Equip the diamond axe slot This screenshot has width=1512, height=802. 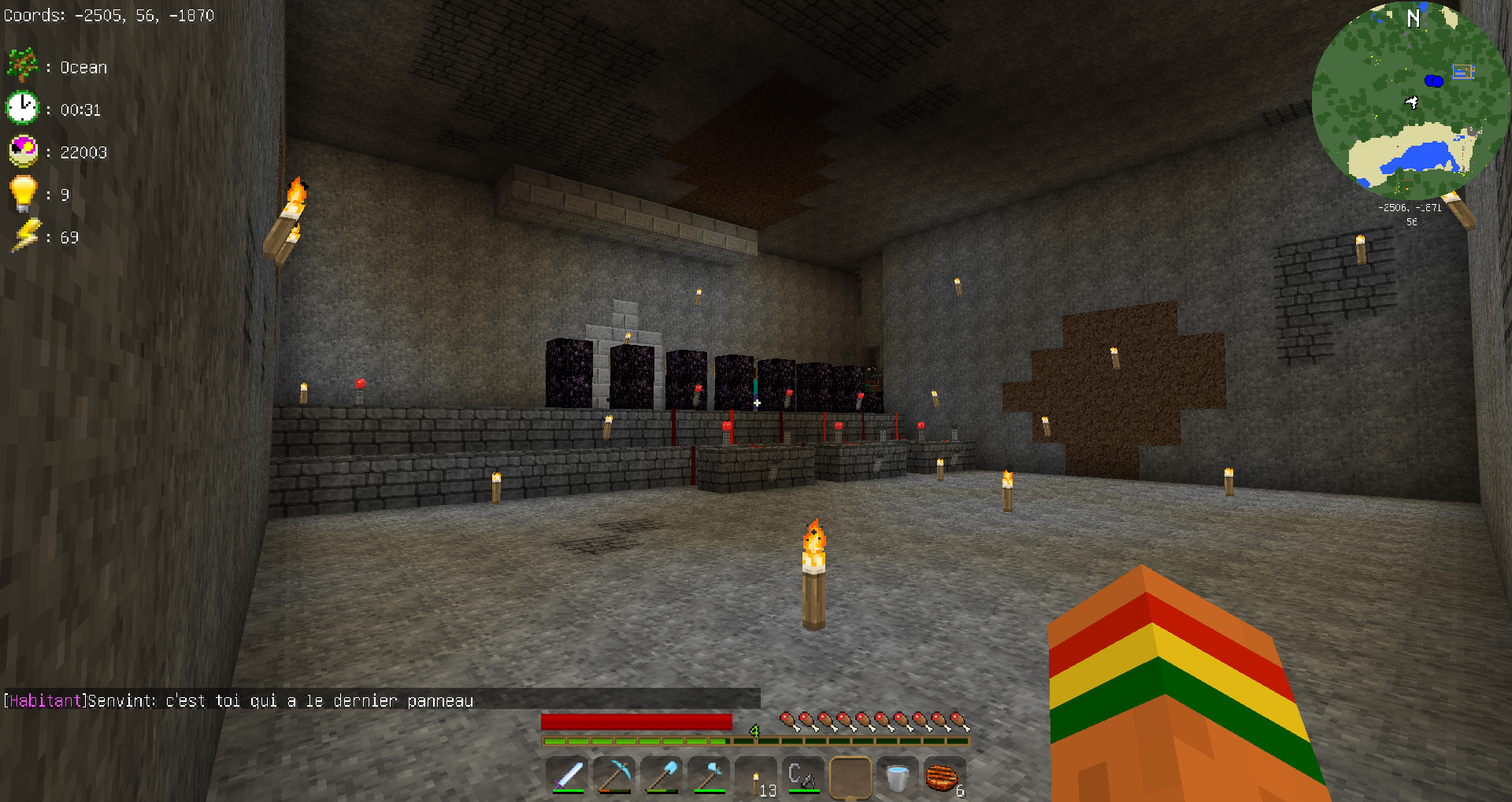coord(710,777)
